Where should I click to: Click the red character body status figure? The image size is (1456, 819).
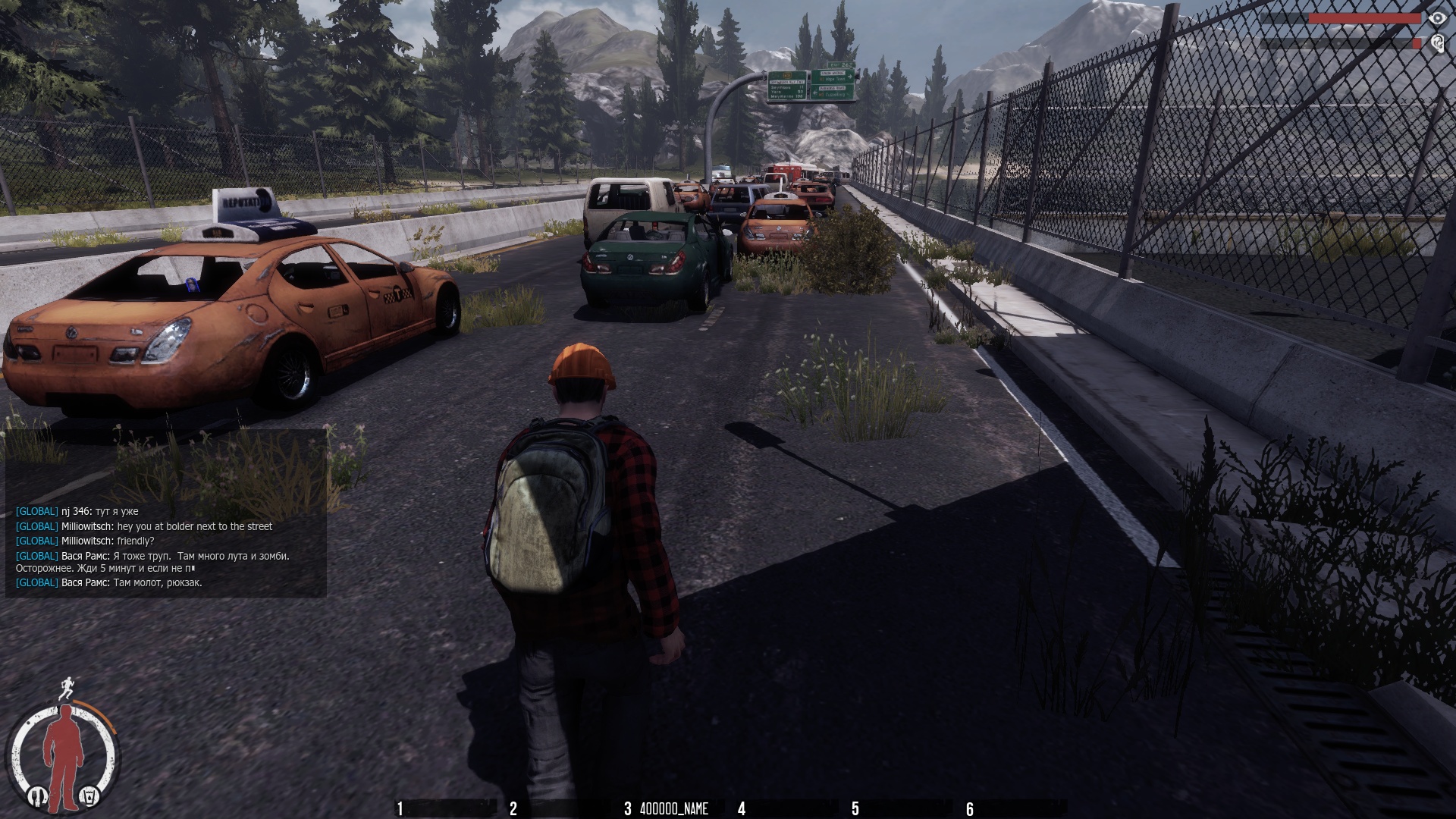pos(63,749)
